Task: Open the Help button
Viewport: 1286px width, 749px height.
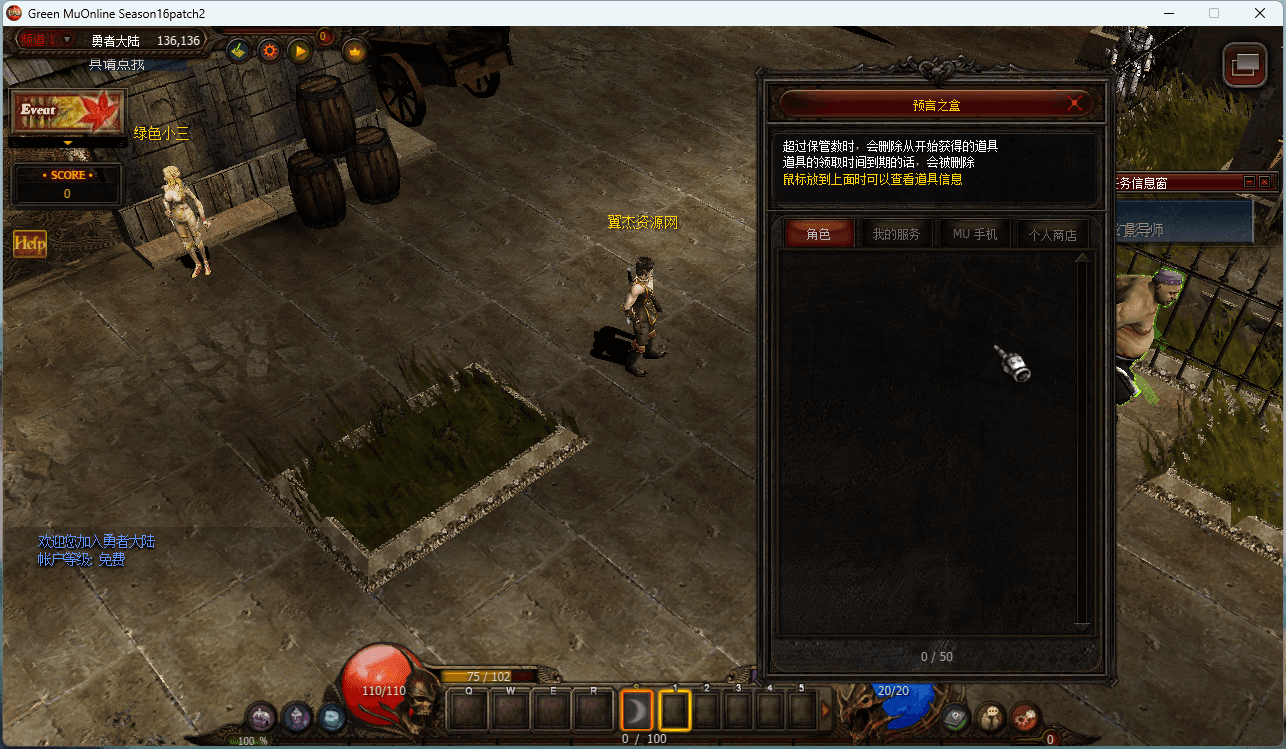Action: point(30,243)
